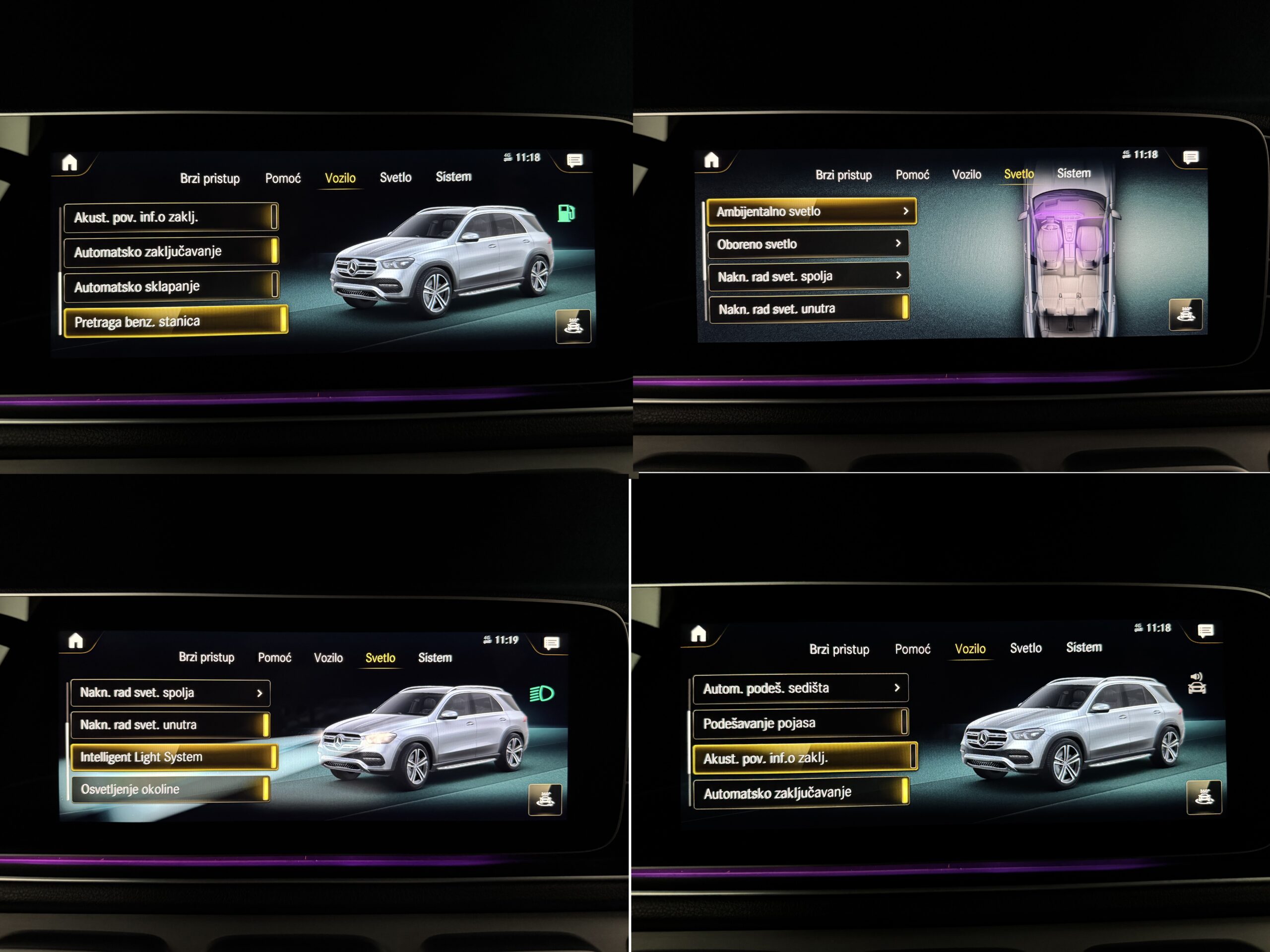
Task: Open the Ambijentalno svetlo submenu
Action: click(811, 212)
